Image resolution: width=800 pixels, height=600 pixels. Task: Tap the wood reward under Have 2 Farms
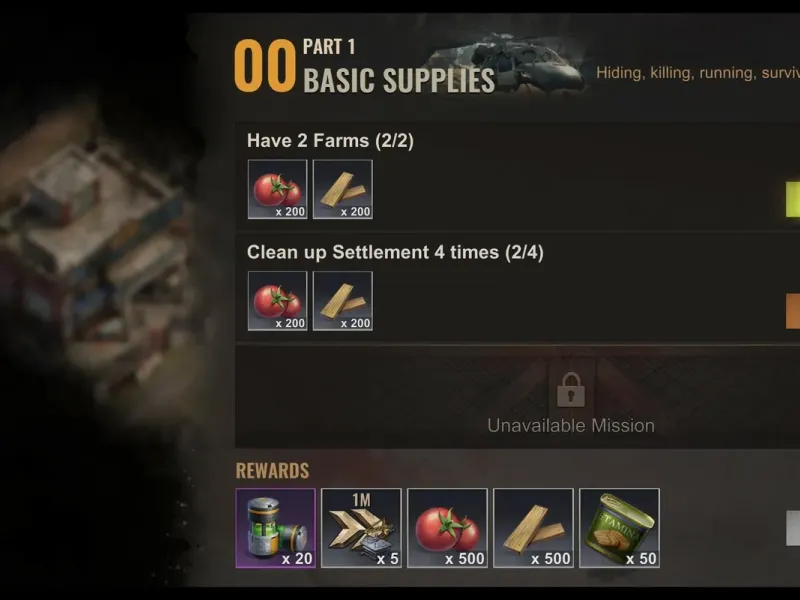point(342,189)
